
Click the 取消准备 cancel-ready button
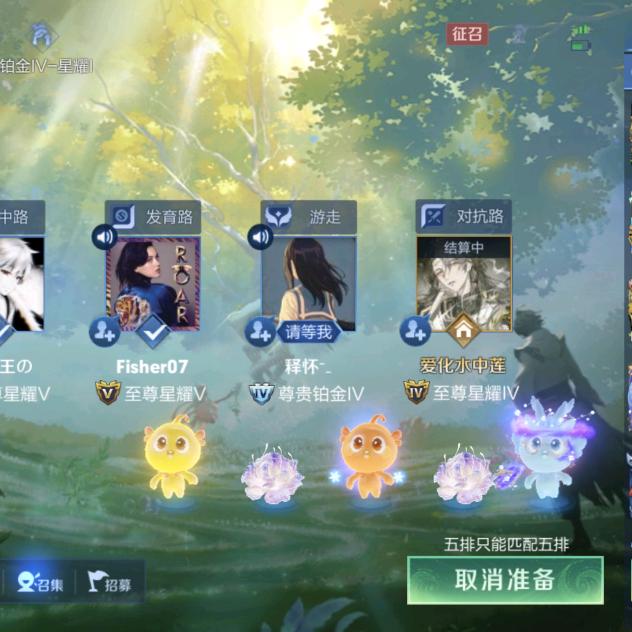[x=505, y=580]
